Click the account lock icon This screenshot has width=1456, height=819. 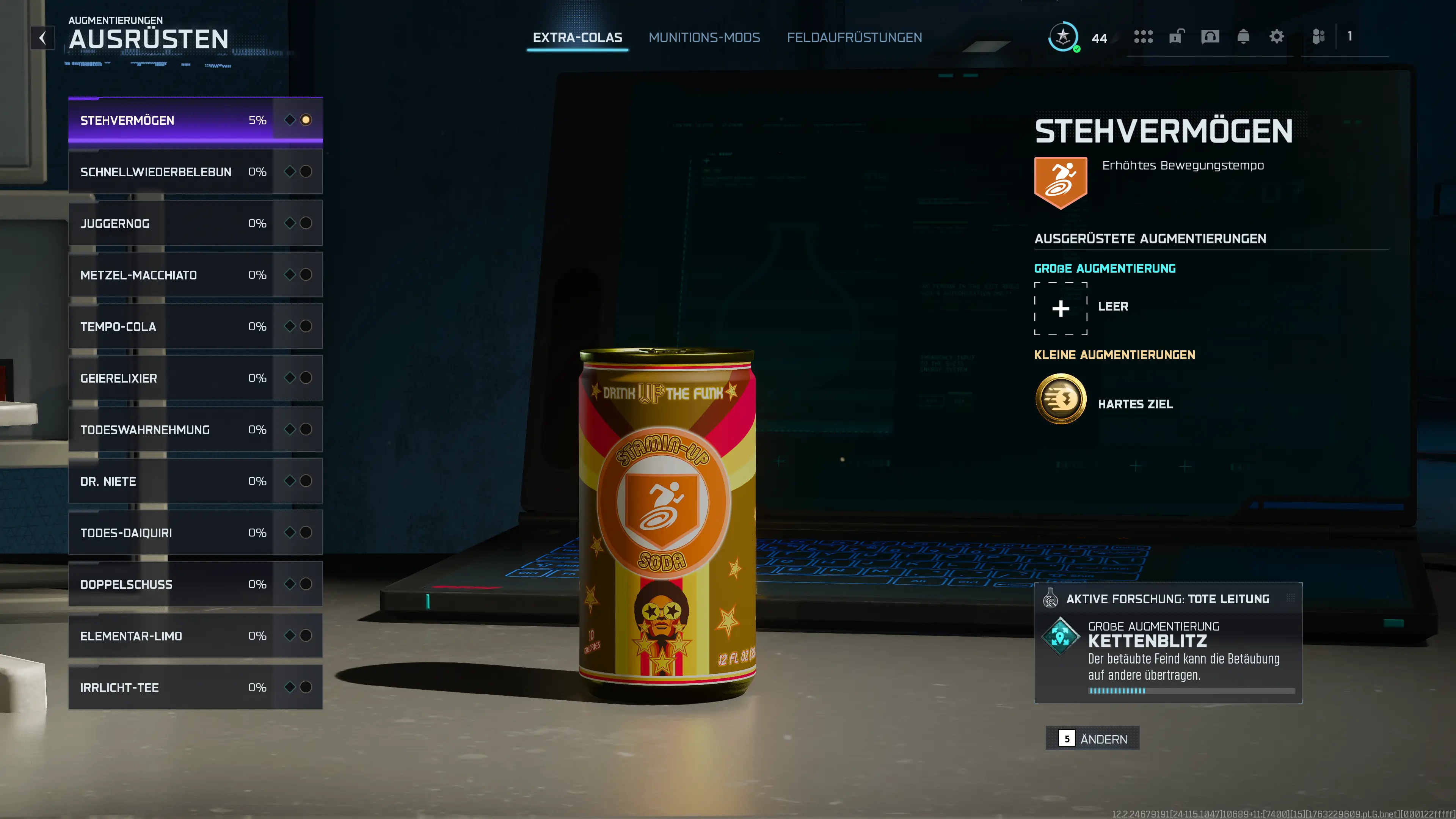(x=1176, y=37)
